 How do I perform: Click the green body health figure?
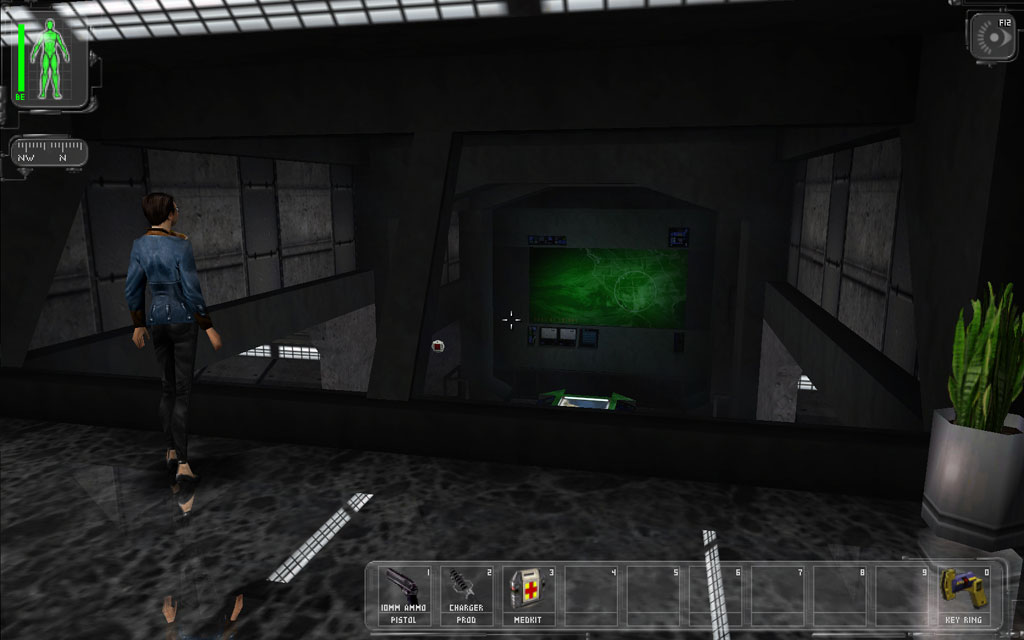pyautogui.click(x=49, y=60)
